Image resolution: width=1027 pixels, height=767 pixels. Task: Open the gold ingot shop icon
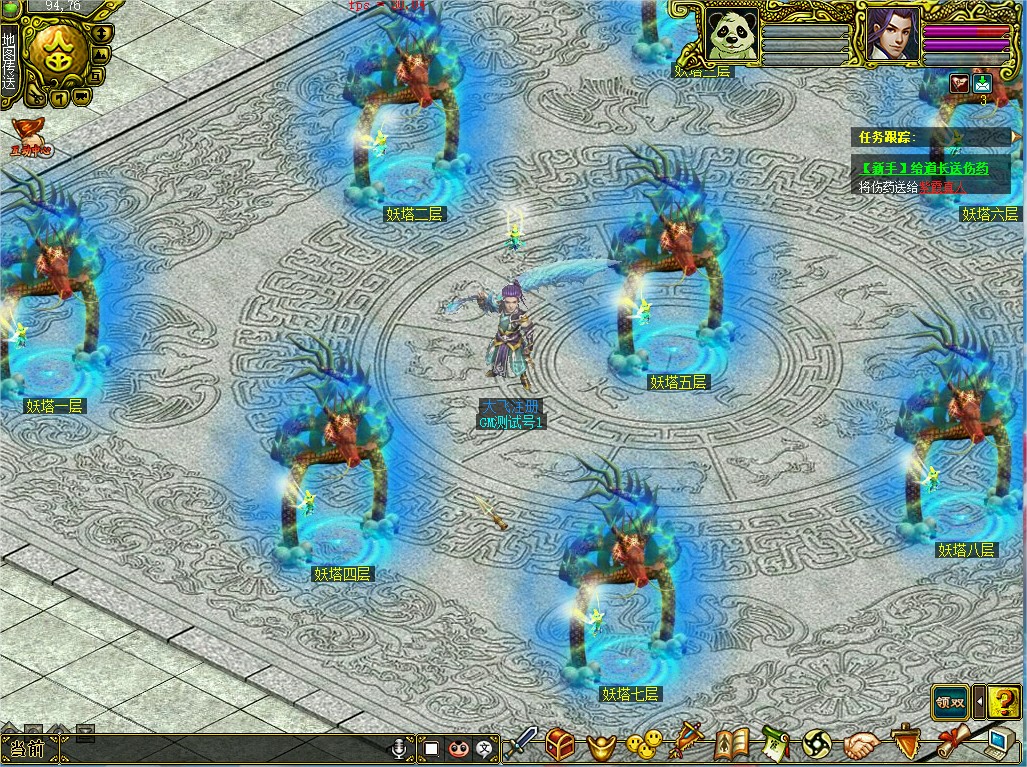click(x=600, y=745)
